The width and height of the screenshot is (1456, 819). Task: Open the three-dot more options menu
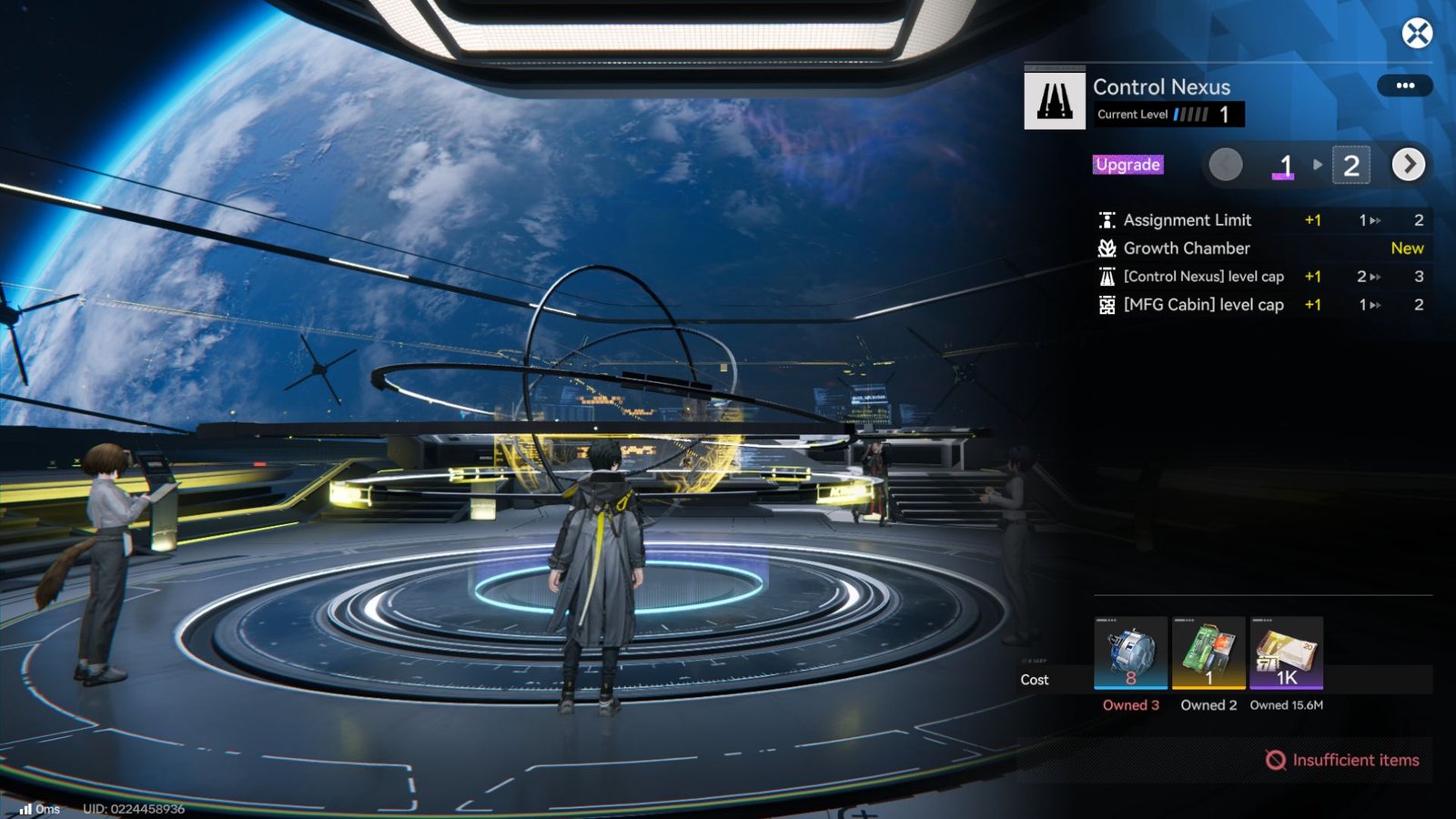[x=1405, y=86]
